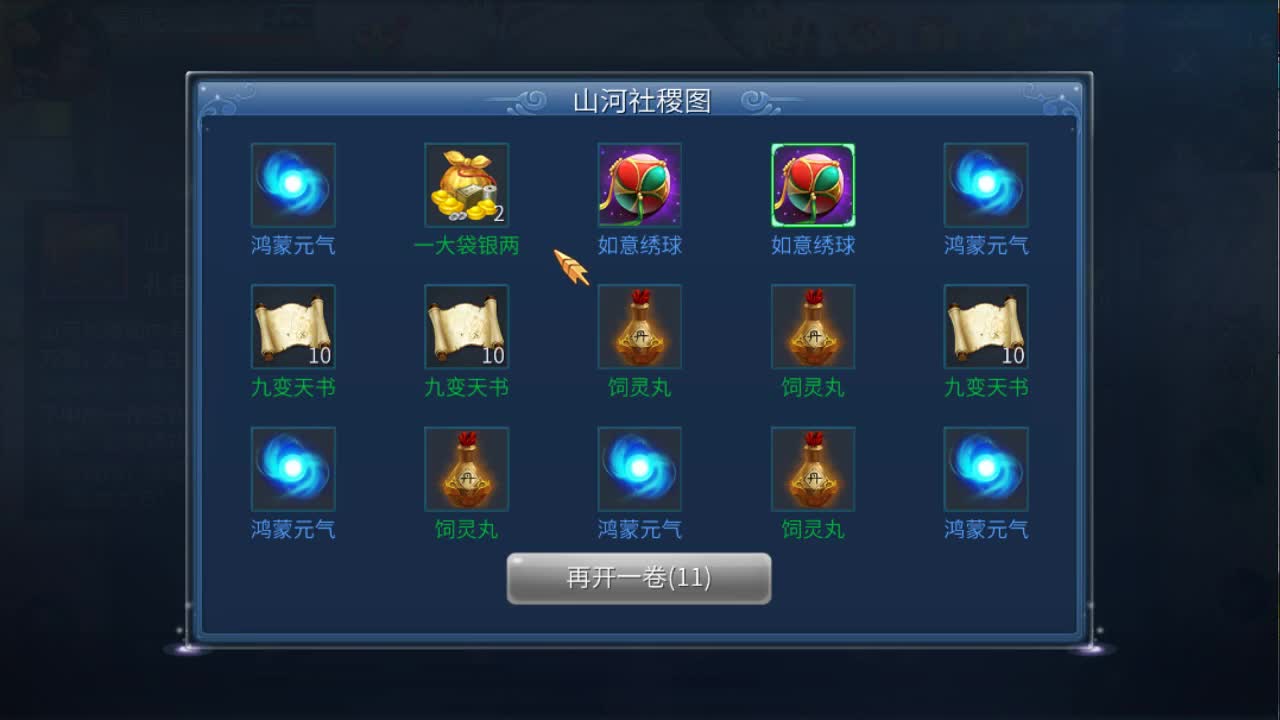This screenshot has height=720, width=1280.
Task: Click the rightmost 饲灵丸 bottle in bottom row
Action: (813, 469)
